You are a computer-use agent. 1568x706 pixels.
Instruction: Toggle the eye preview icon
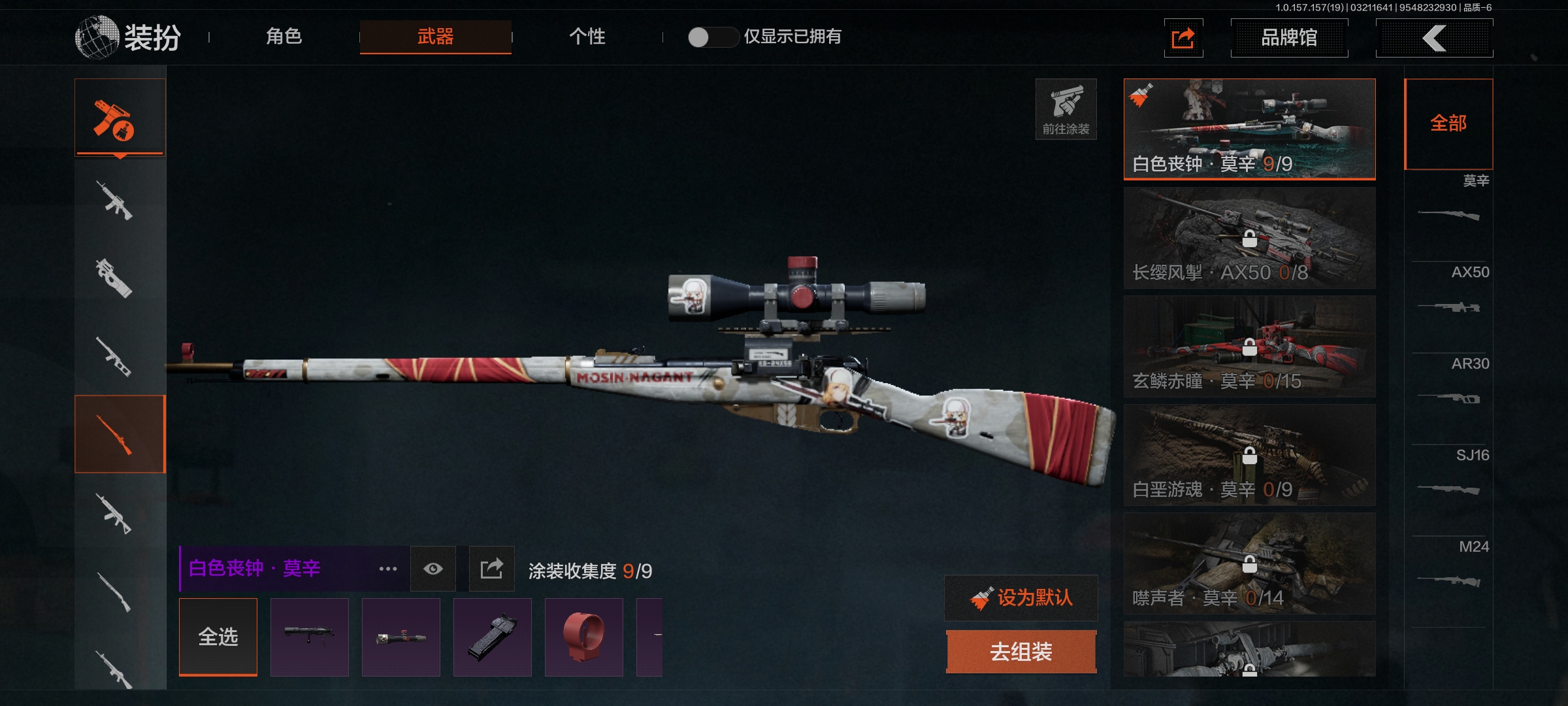pyautogui.click(x=433, y=569)
